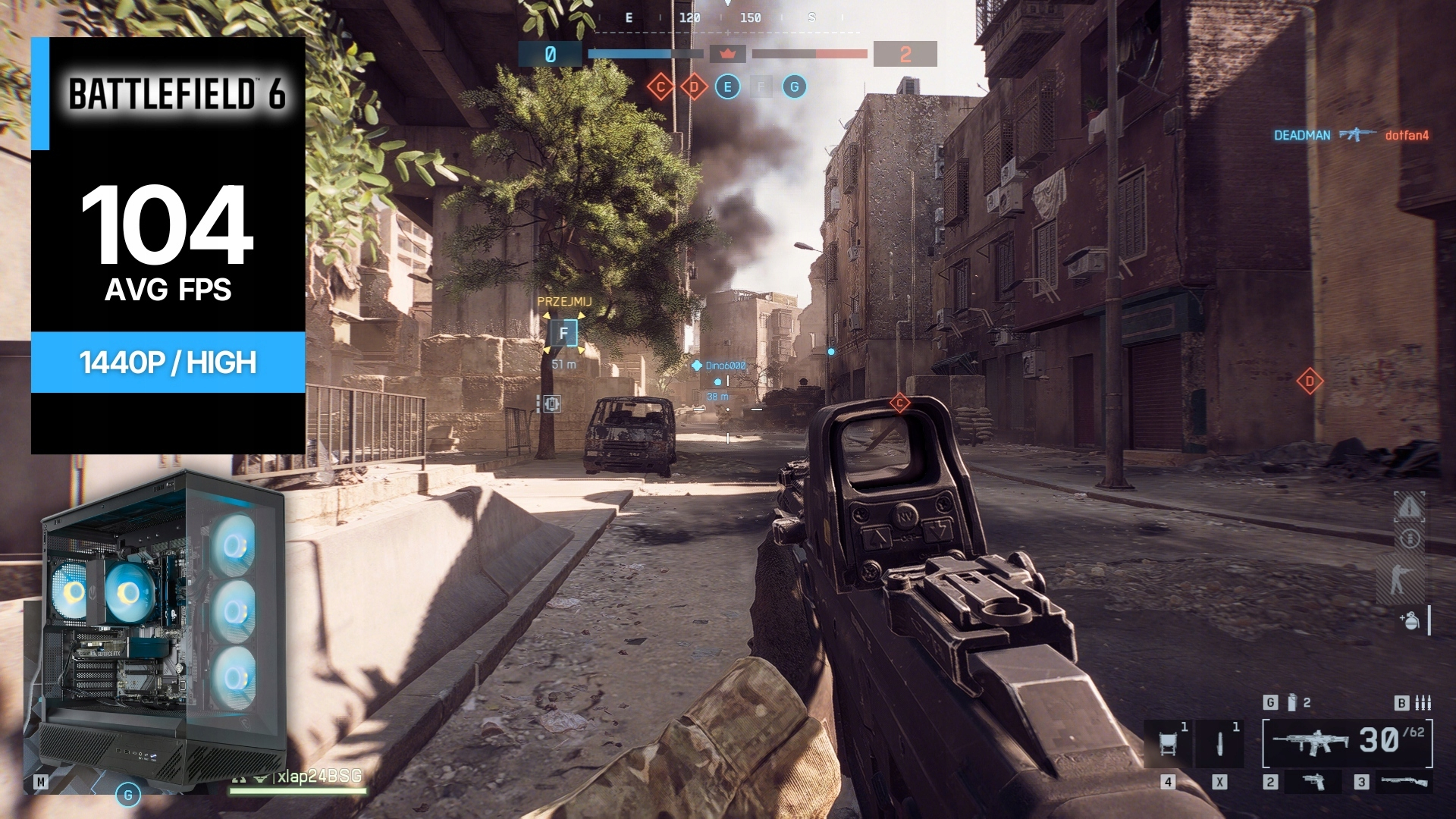Image resolution: width=1456 pixels, height=819 pixels.
Task: Click the grenade pickup plus icon
Action: (1409, 620)
